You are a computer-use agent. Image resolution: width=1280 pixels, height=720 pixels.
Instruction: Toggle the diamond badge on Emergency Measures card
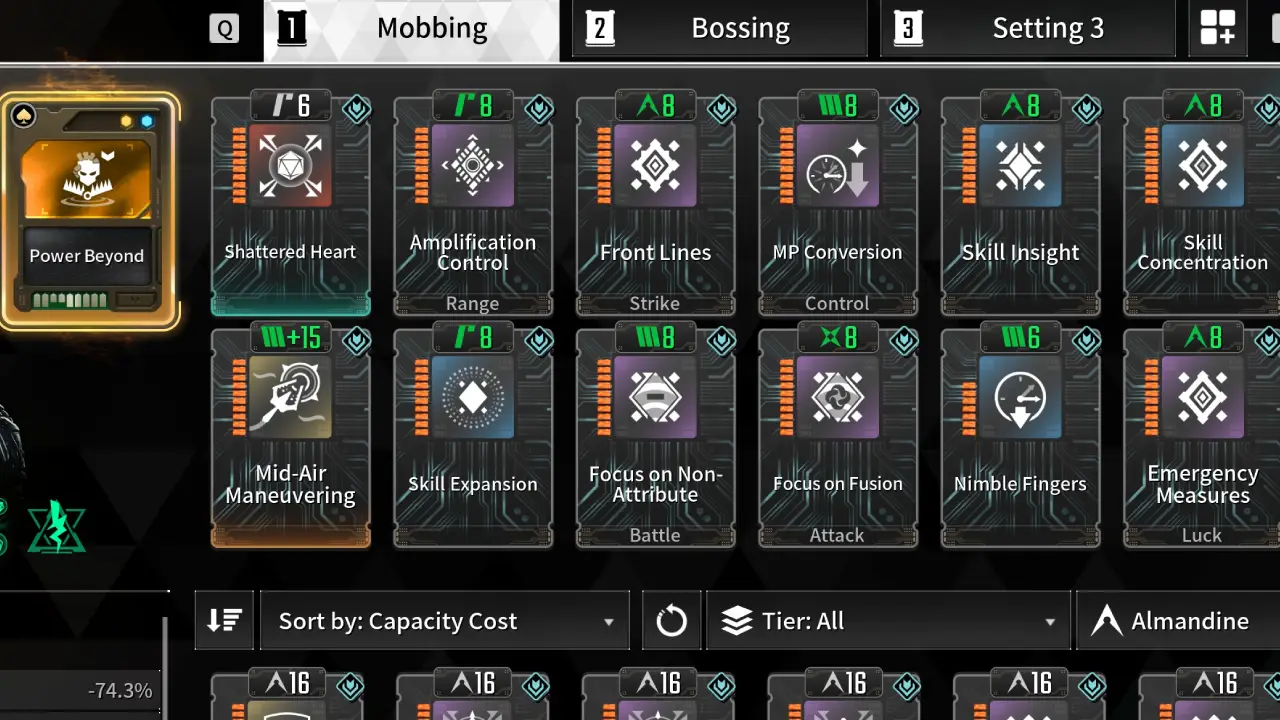click(1269, 342)
